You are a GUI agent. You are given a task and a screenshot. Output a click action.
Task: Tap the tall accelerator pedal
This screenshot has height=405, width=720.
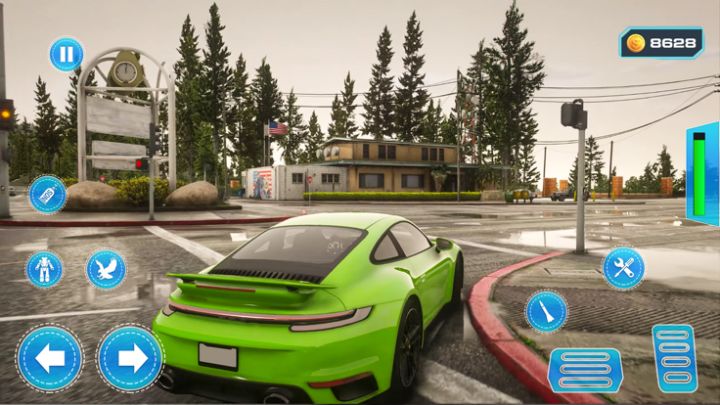point(675,357)
